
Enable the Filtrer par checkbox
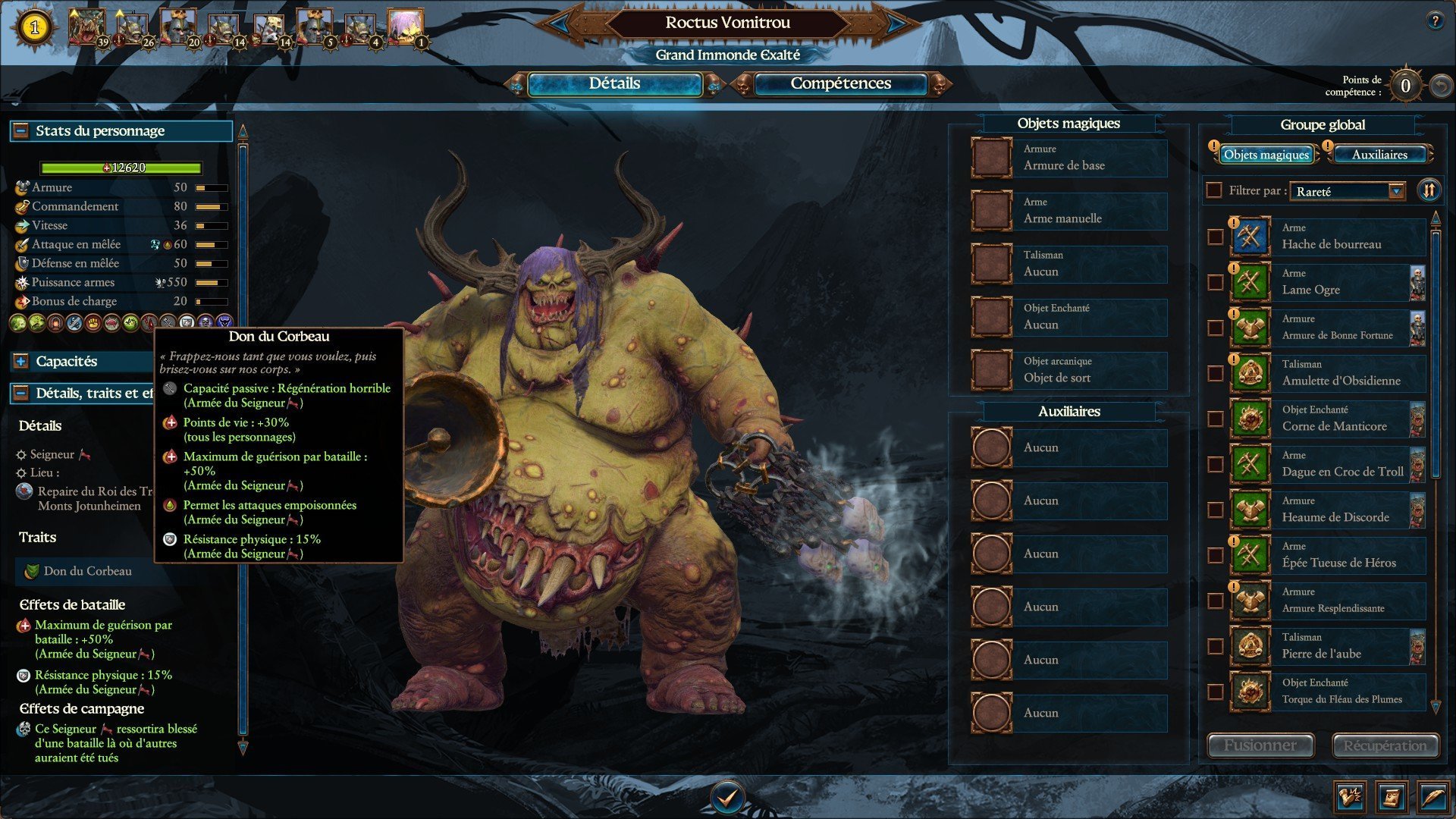point(1214,190)
